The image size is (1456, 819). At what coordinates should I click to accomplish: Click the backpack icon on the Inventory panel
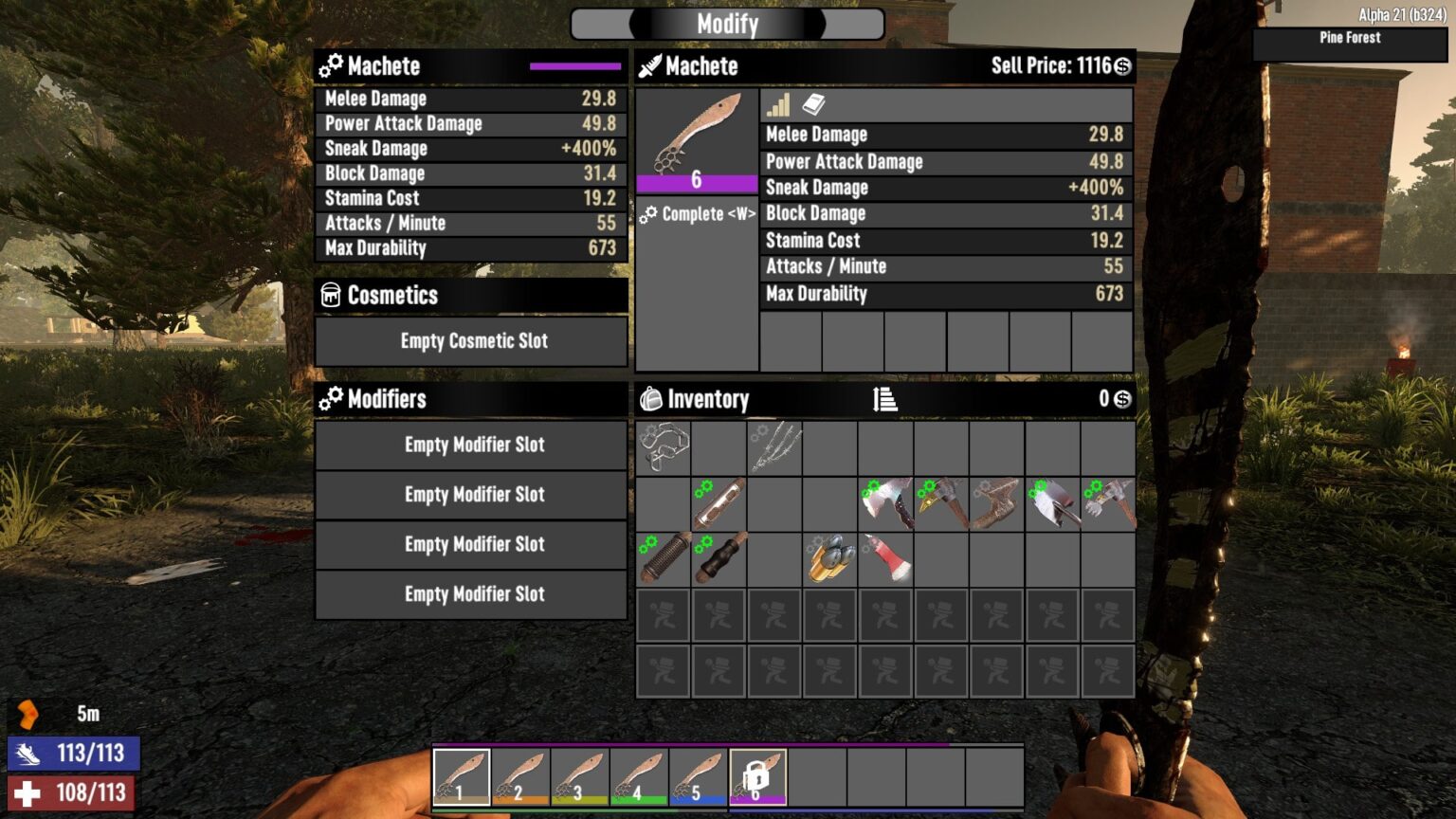(x=650, y=398)
